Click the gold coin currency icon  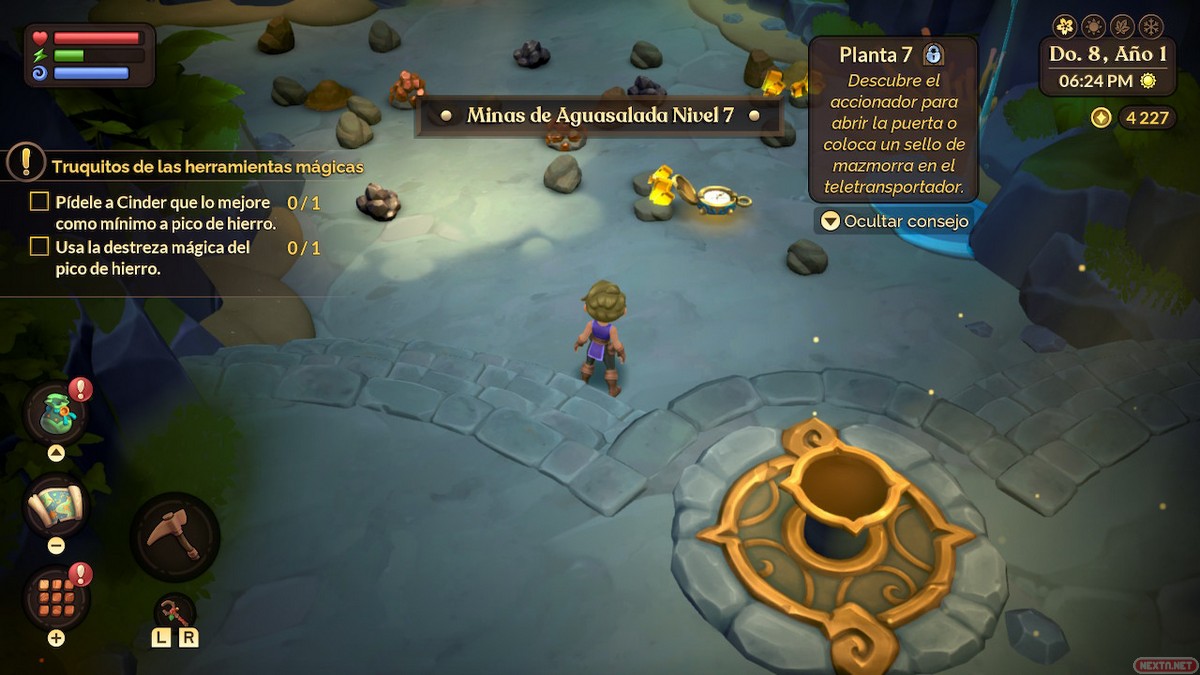click(x=1101, y=118)
